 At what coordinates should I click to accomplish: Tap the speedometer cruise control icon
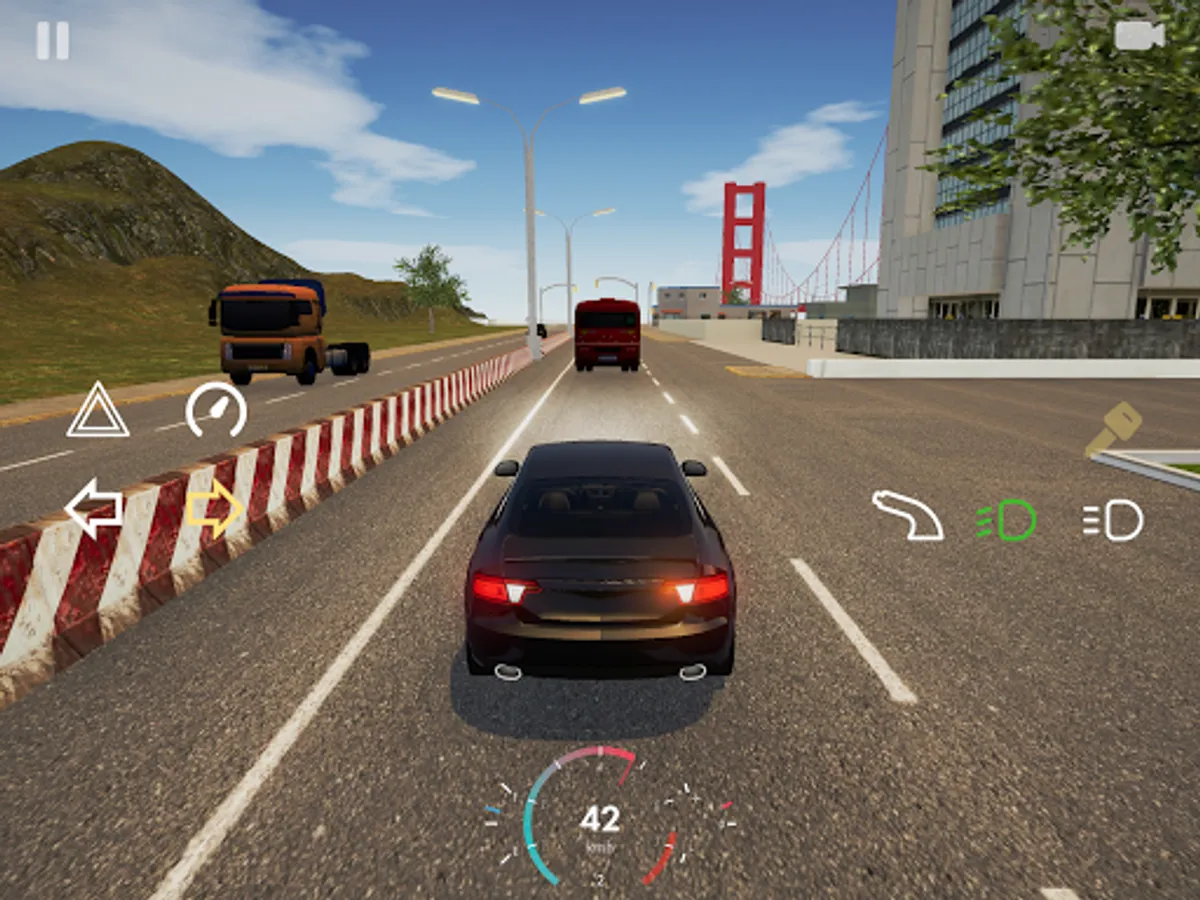(x=216, y=410)
